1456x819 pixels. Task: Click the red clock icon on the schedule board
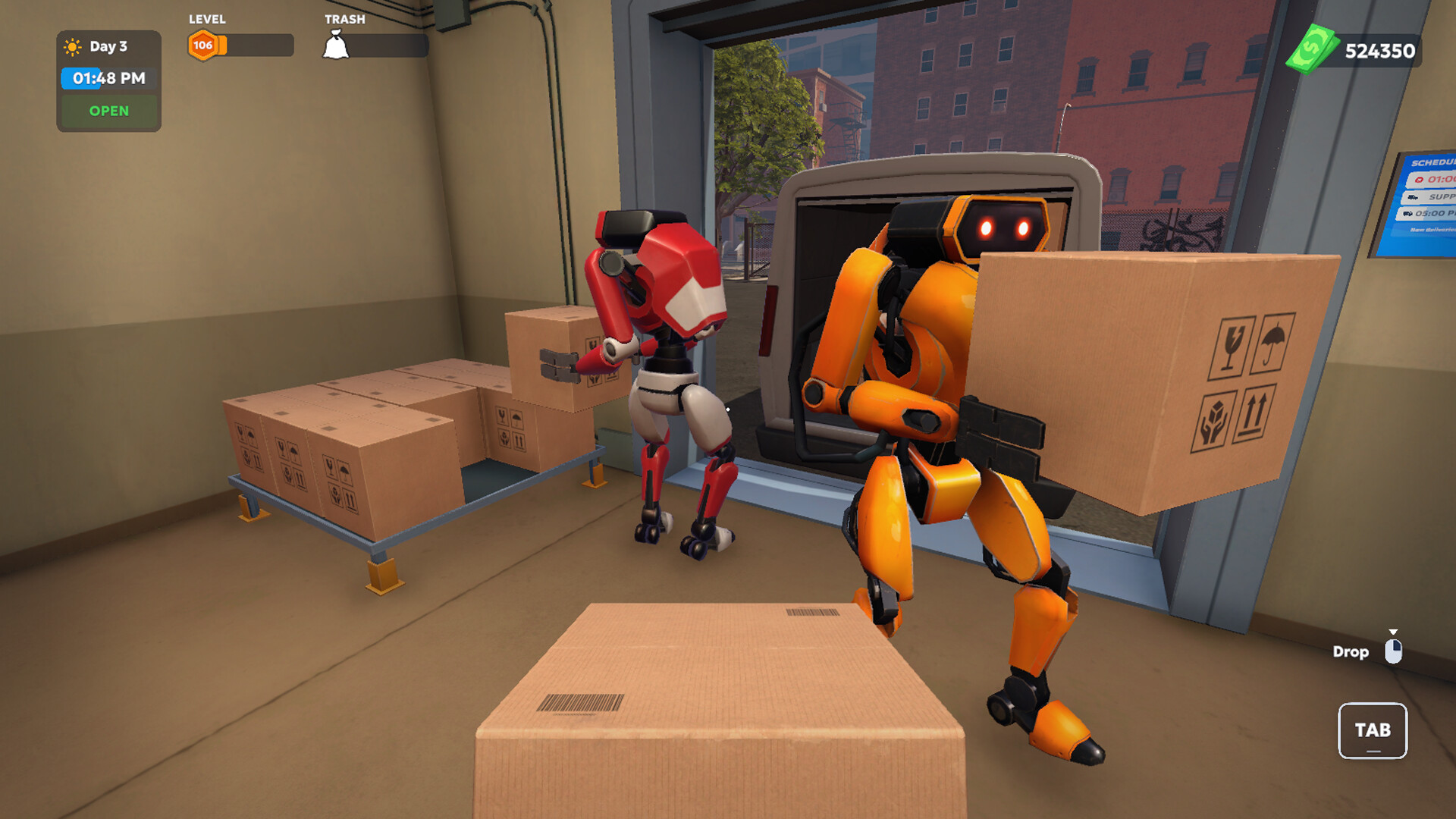(1420, 180)
